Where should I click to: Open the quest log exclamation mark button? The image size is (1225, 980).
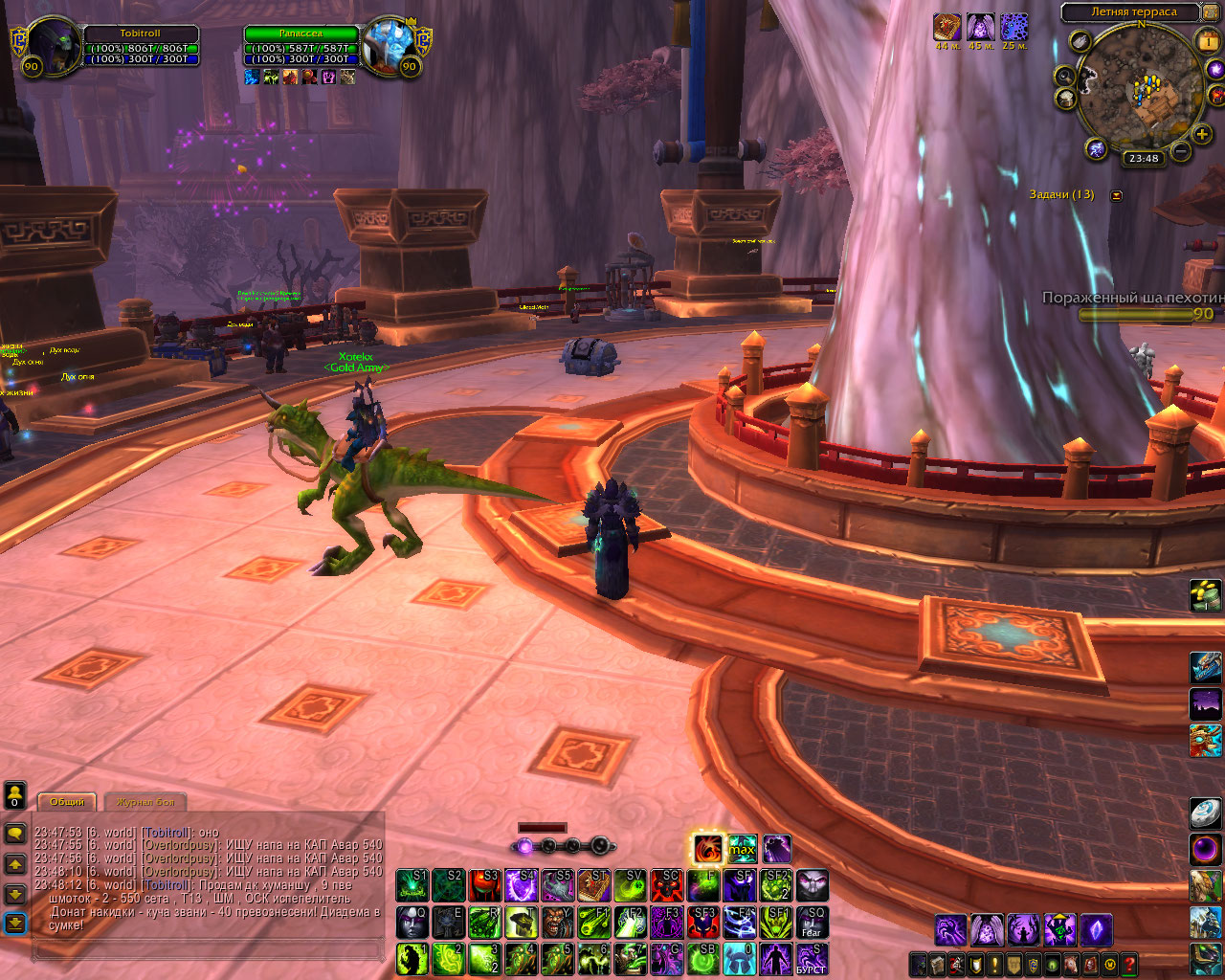[x=995, y=965]
